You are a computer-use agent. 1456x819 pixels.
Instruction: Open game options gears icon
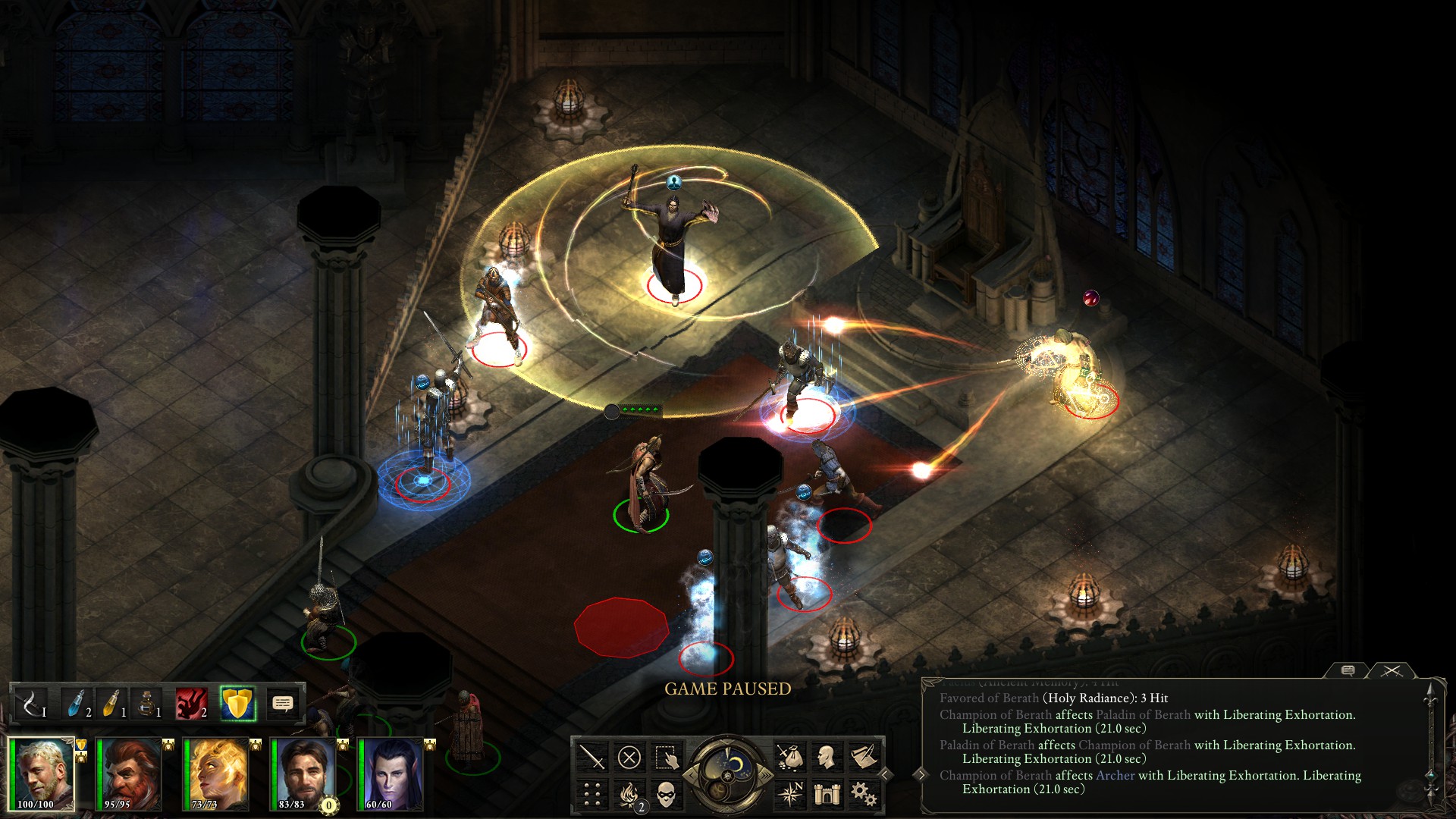pyautogui.click(x=864, y=794)
